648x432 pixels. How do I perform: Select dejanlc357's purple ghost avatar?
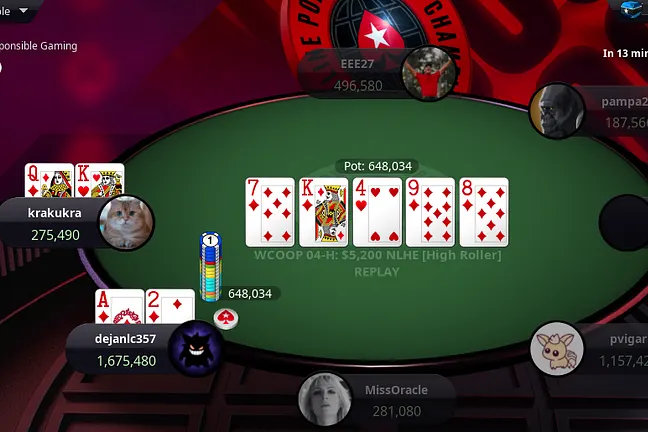click(x=196, y=349)
